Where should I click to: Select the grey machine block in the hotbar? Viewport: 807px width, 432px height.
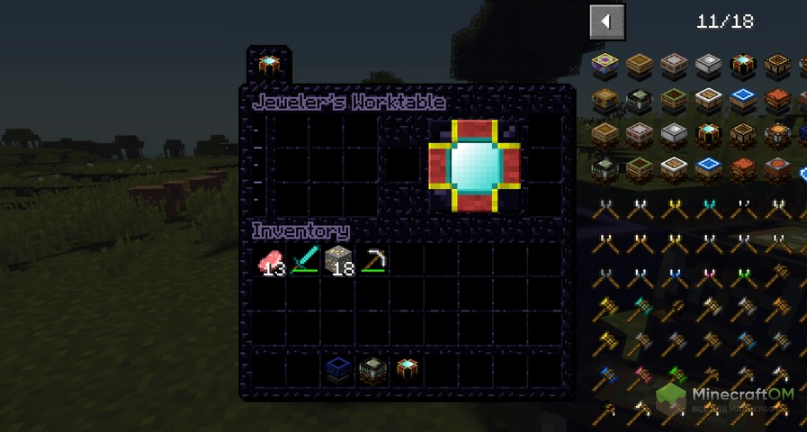point(372,369)
